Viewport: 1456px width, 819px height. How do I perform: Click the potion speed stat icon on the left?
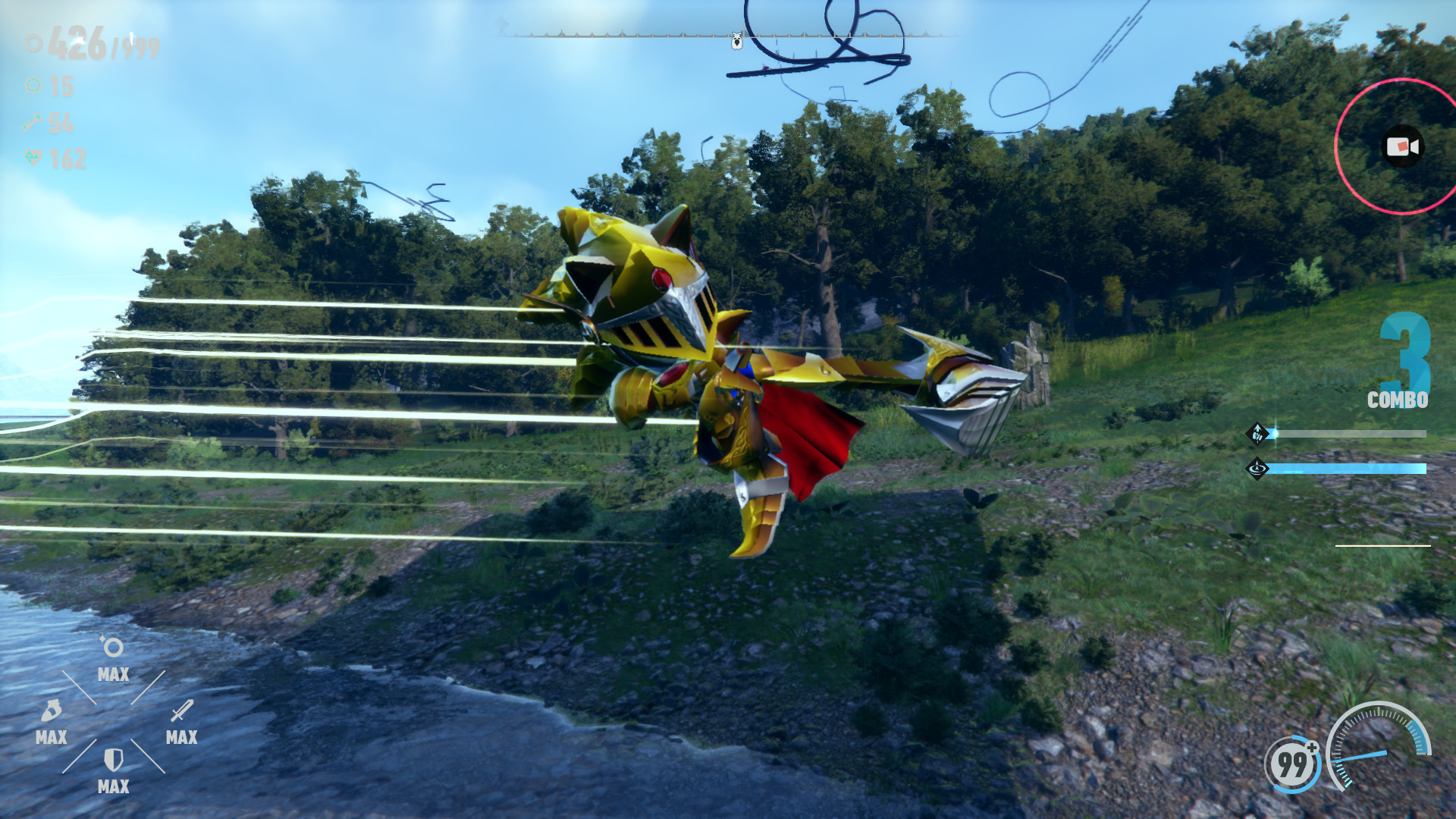tap(52, 712)
